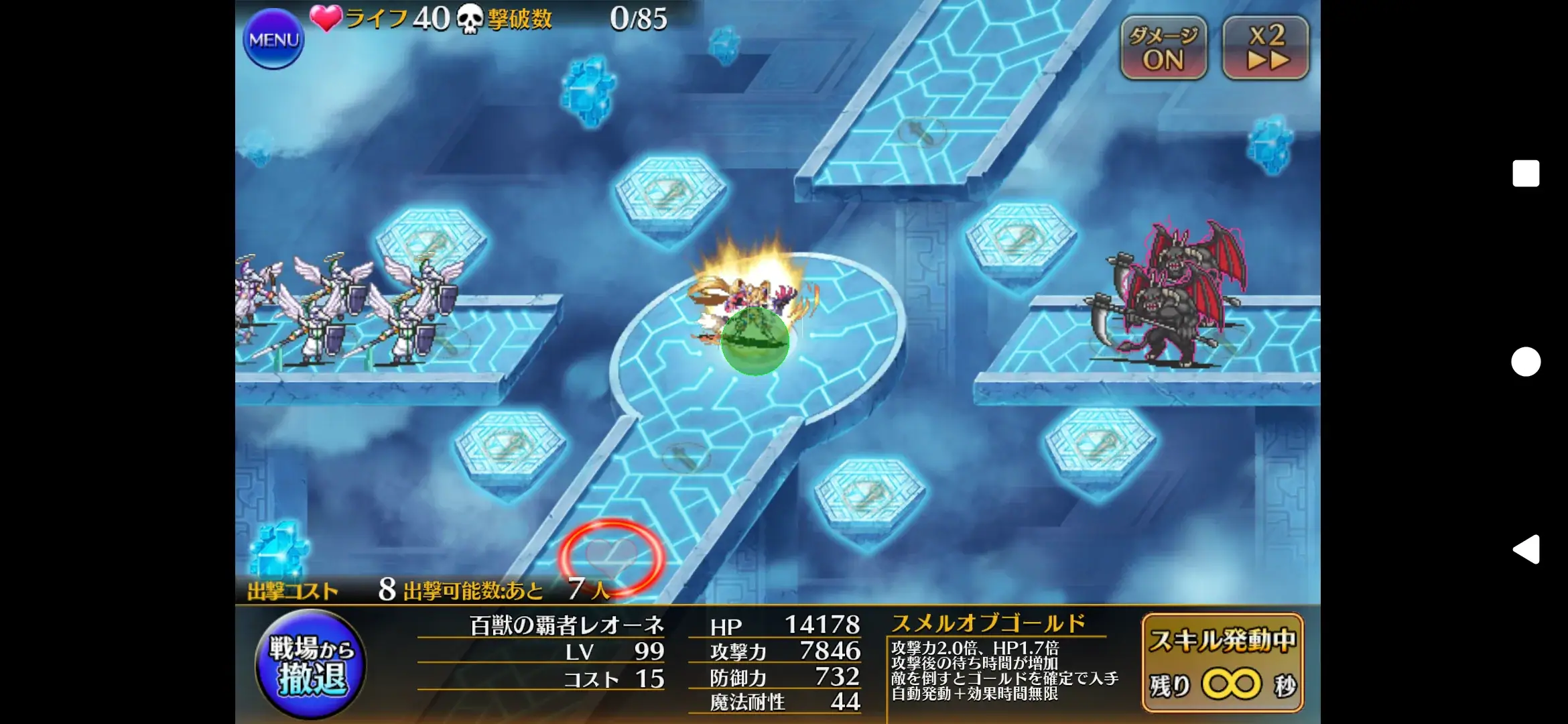The image size is (1568, 724).
Task: Toggle the ダメージ ON damage display
Action: point(1165,46)
